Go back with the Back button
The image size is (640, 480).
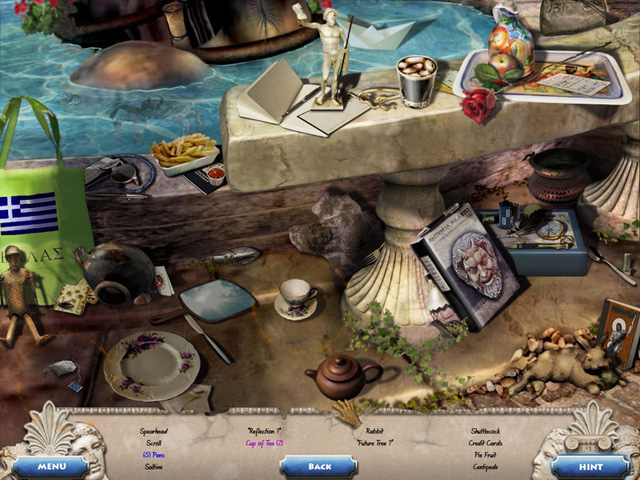(319, 466)
